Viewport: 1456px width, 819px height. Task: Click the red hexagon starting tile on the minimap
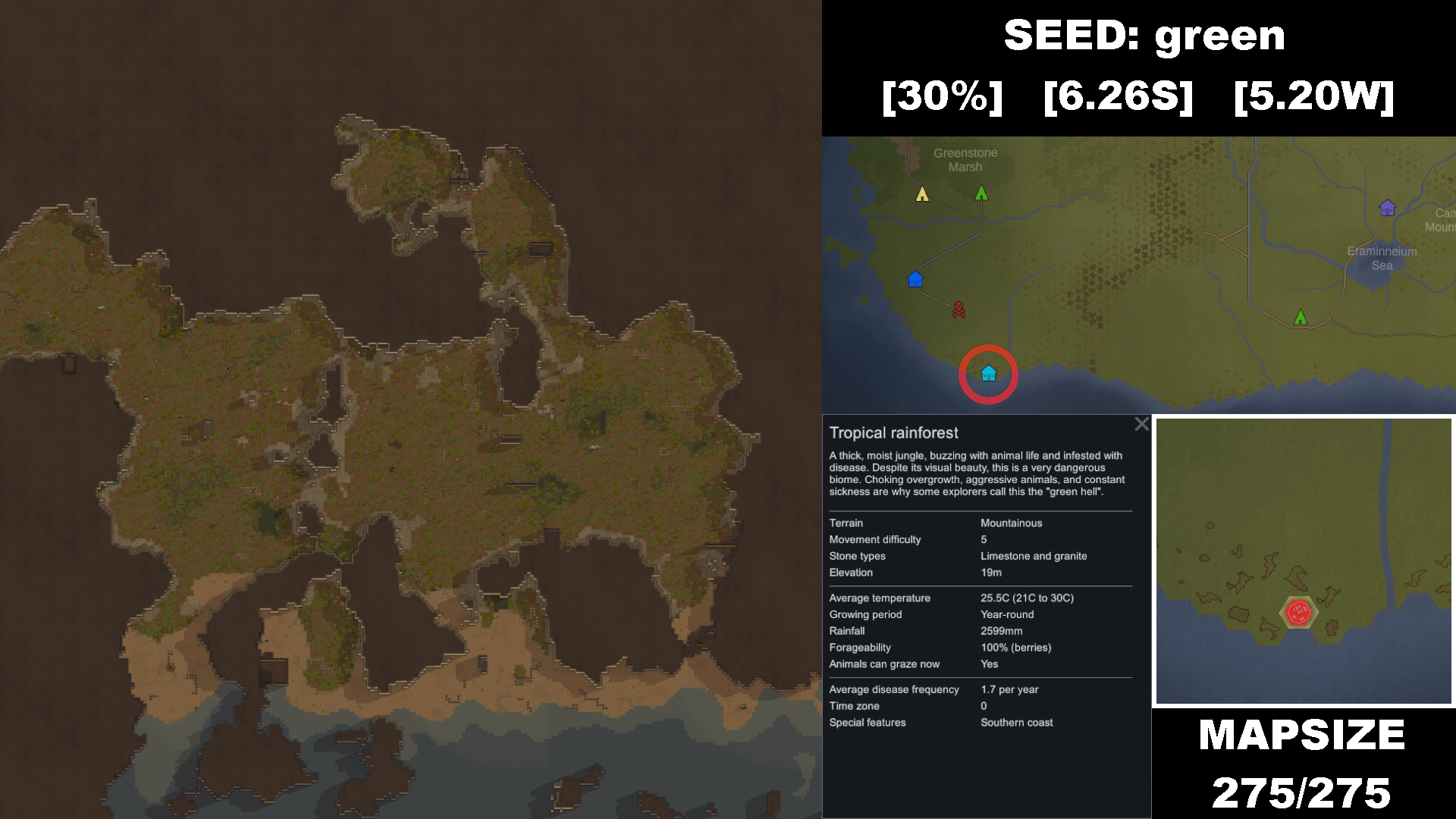[1299, 610]
